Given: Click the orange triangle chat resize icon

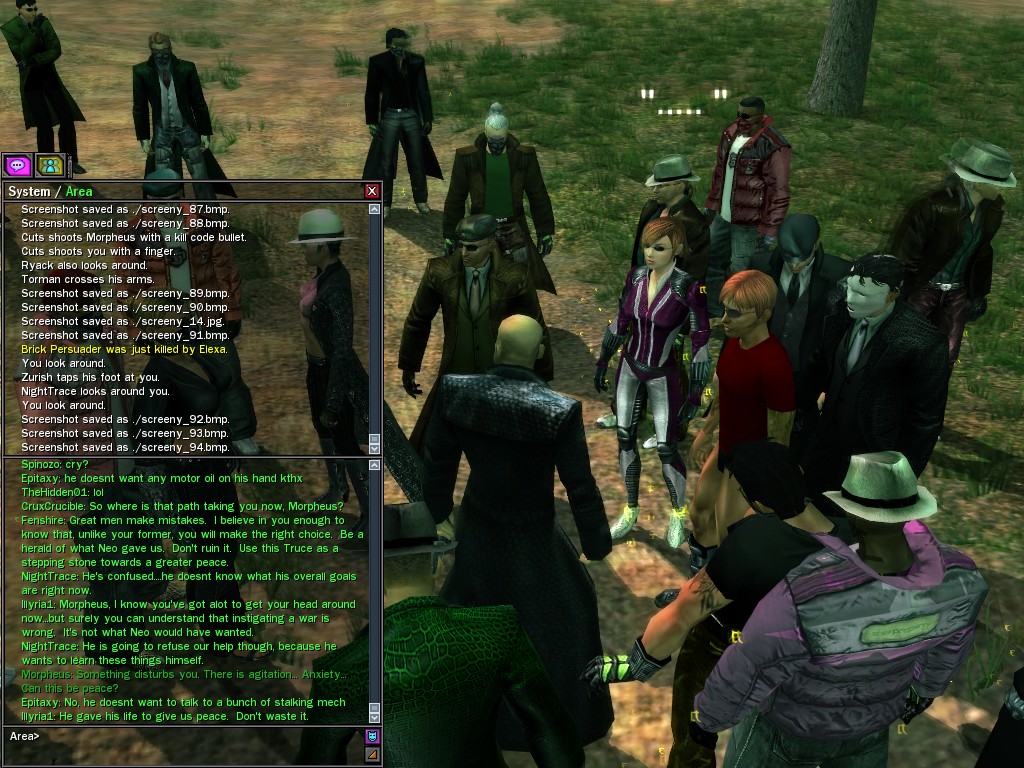Looking at the screenshot, I should [373, 754].
